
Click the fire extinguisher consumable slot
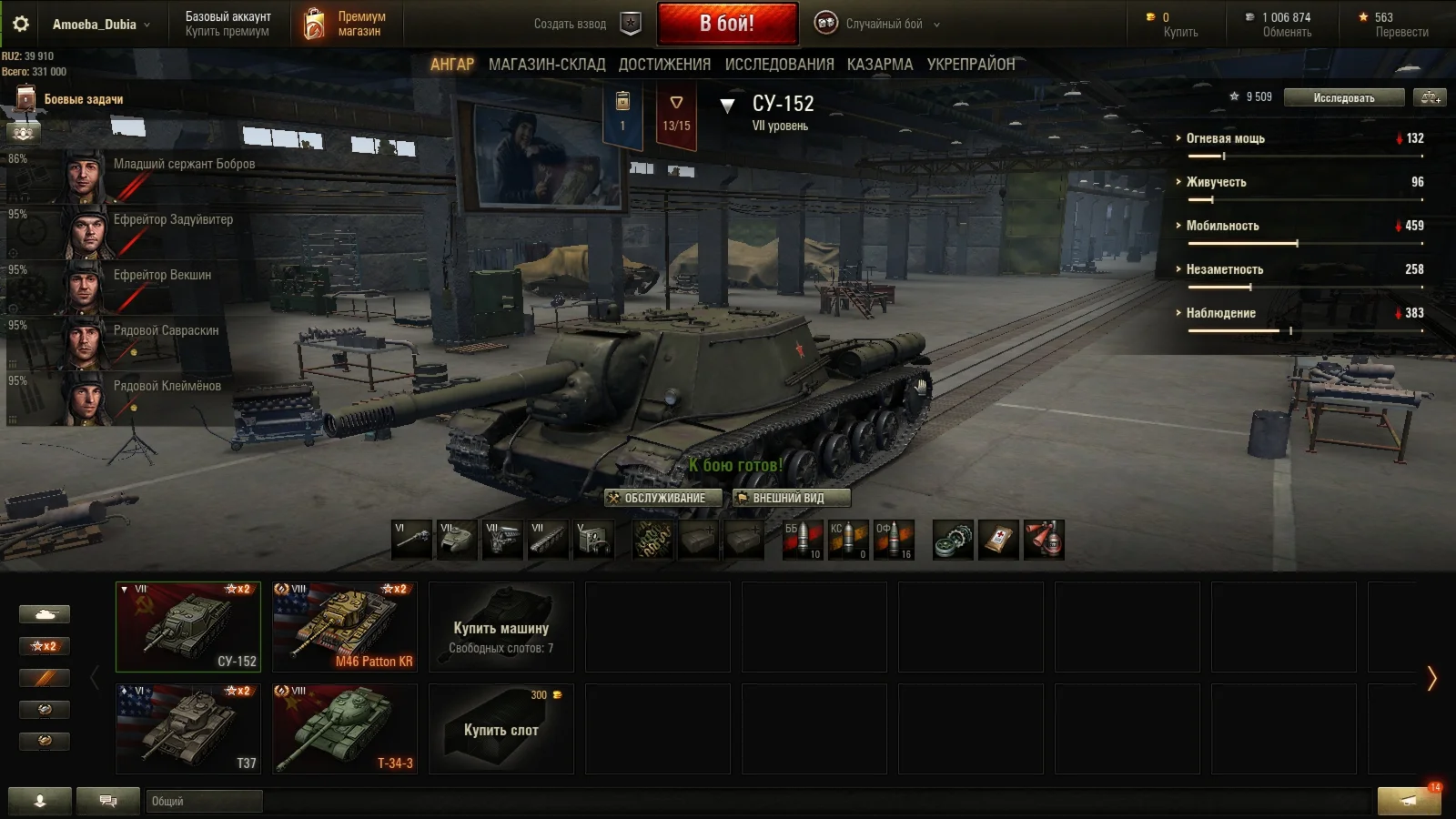[x=1044, y=540]
